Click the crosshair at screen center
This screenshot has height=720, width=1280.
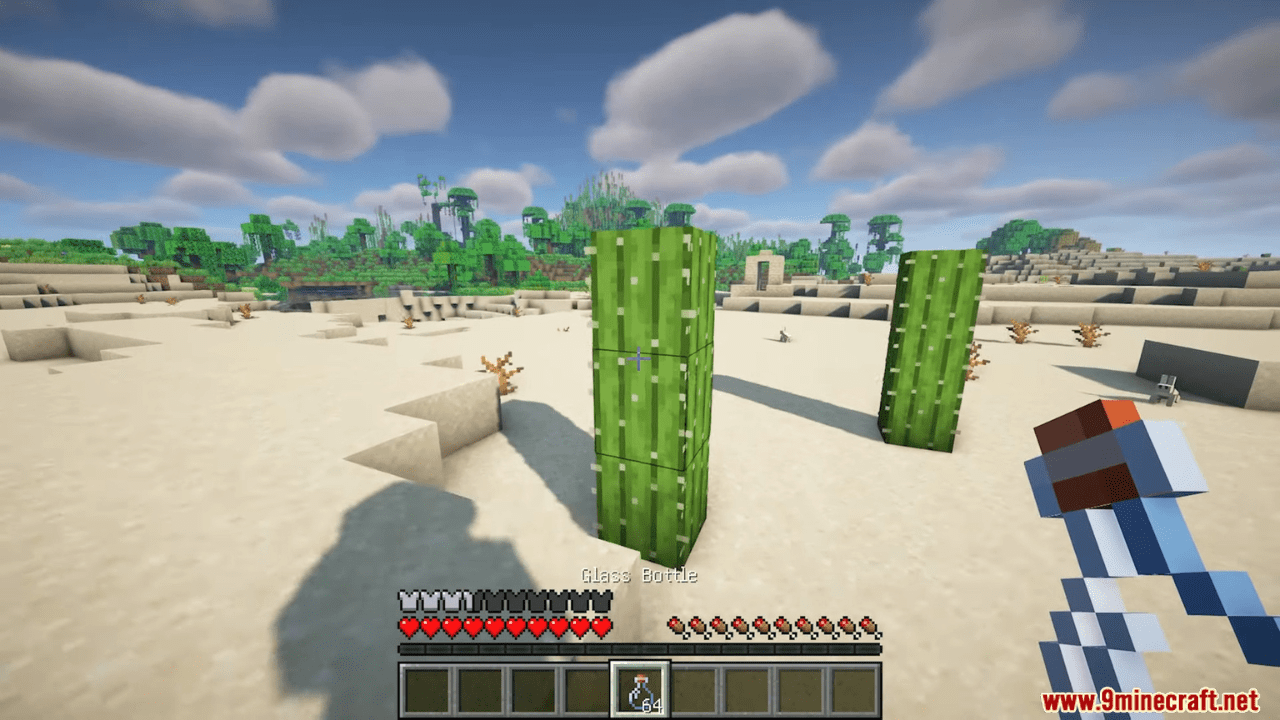click(x=639, y=358)
